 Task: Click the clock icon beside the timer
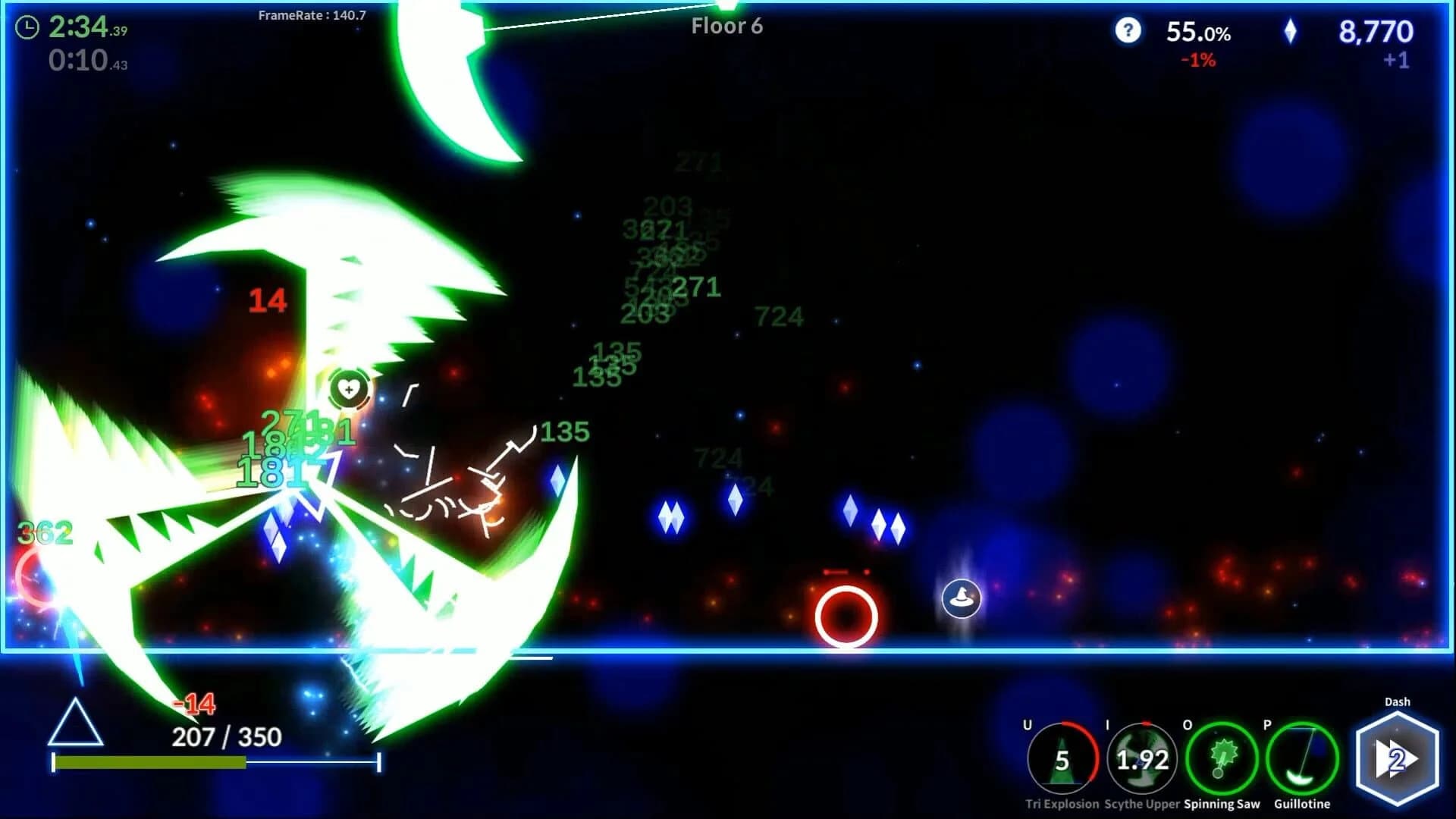click(28, 29)
